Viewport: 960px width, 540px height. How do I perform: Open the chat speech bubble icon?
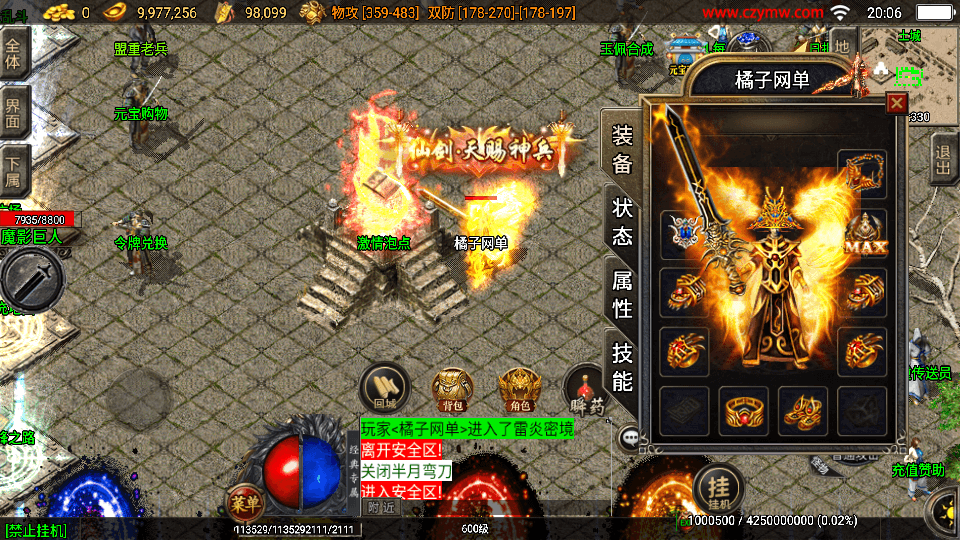tap(630, 437)
